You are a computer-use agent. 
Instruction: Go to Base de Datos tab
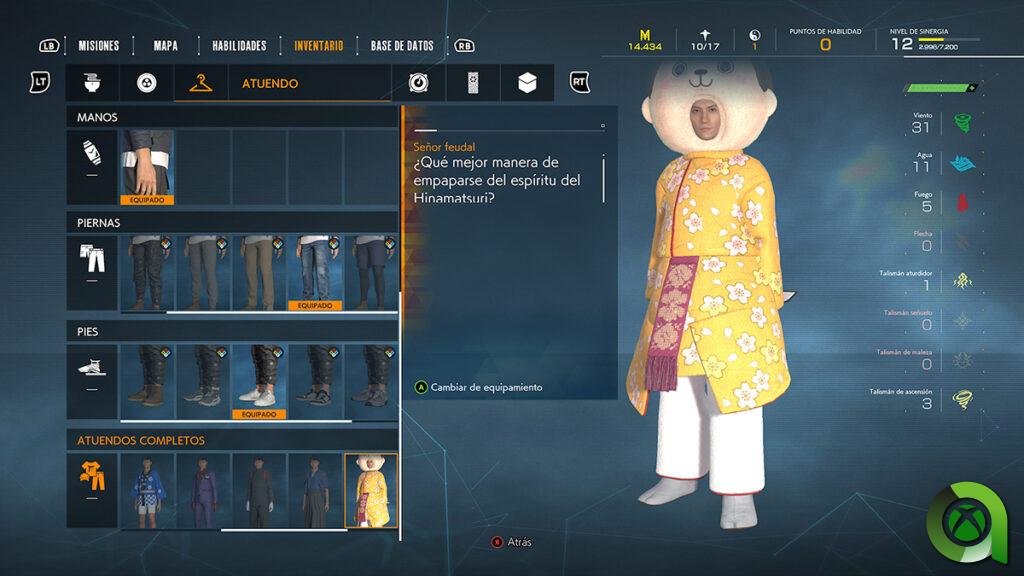(x=402, y=45)
